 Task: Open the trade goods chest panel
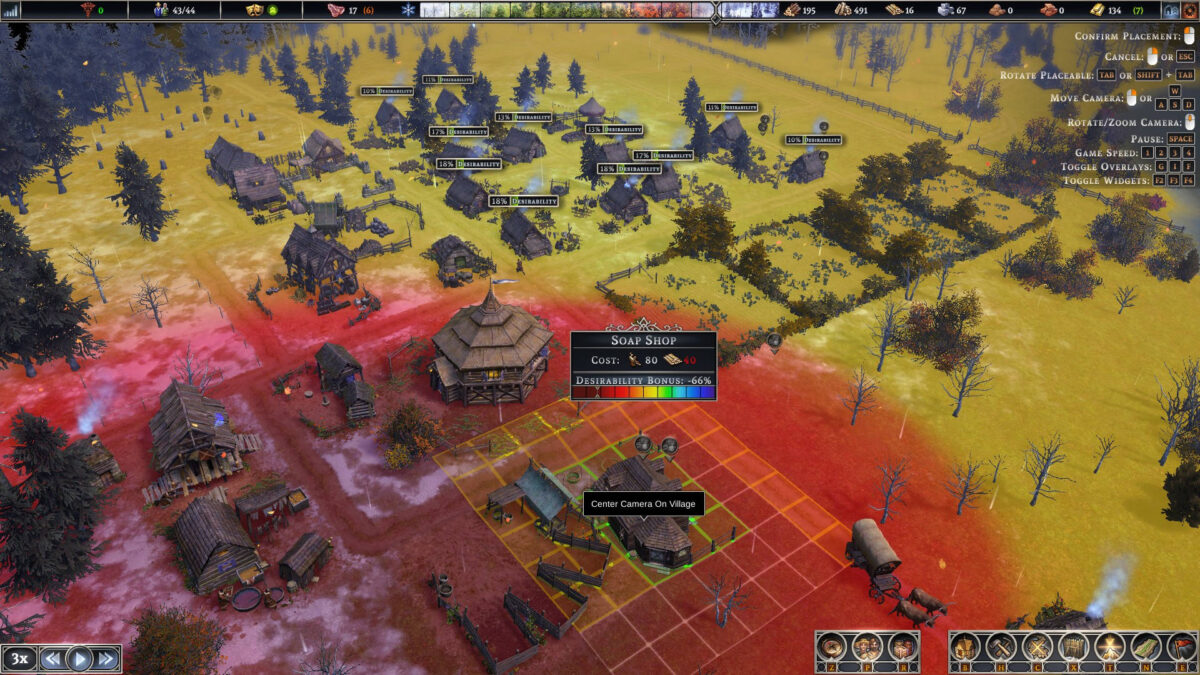(901, 648)
